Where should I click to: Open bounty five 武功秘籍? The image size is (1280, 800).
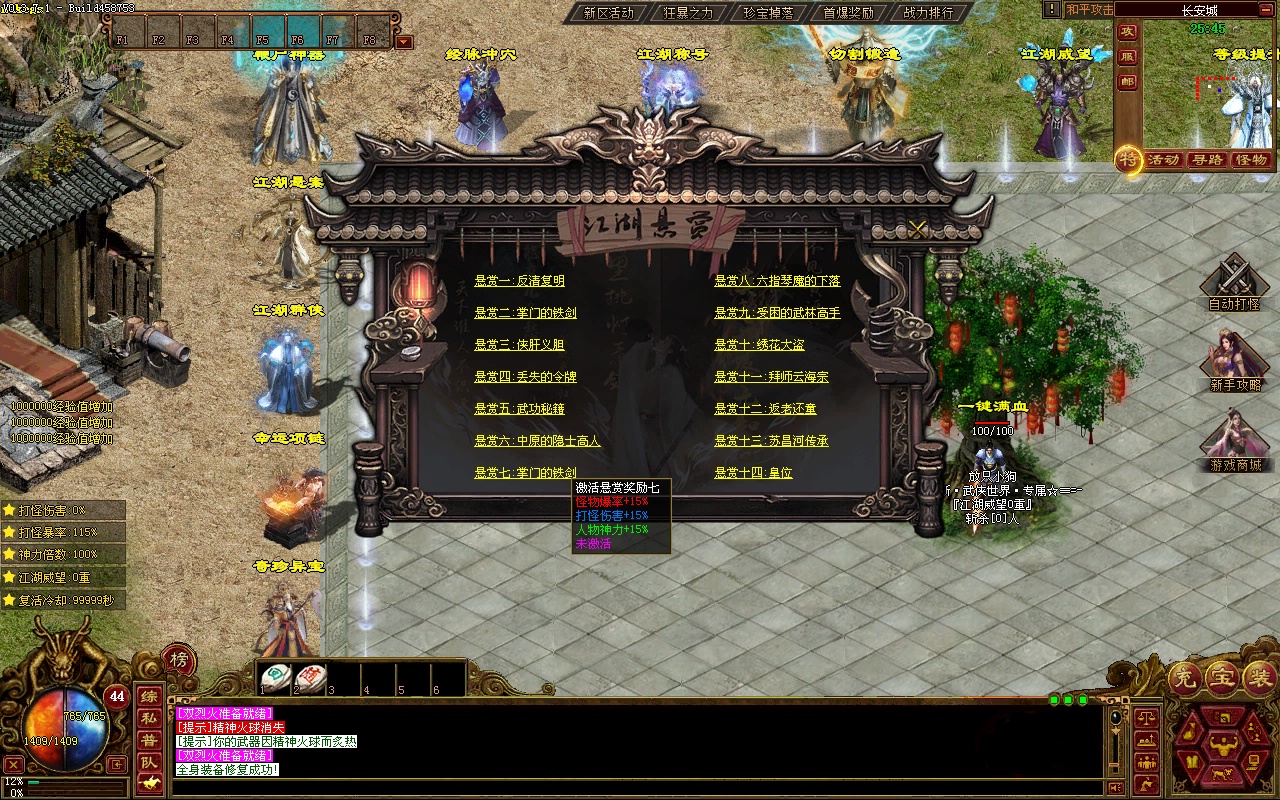pos(519,409)
